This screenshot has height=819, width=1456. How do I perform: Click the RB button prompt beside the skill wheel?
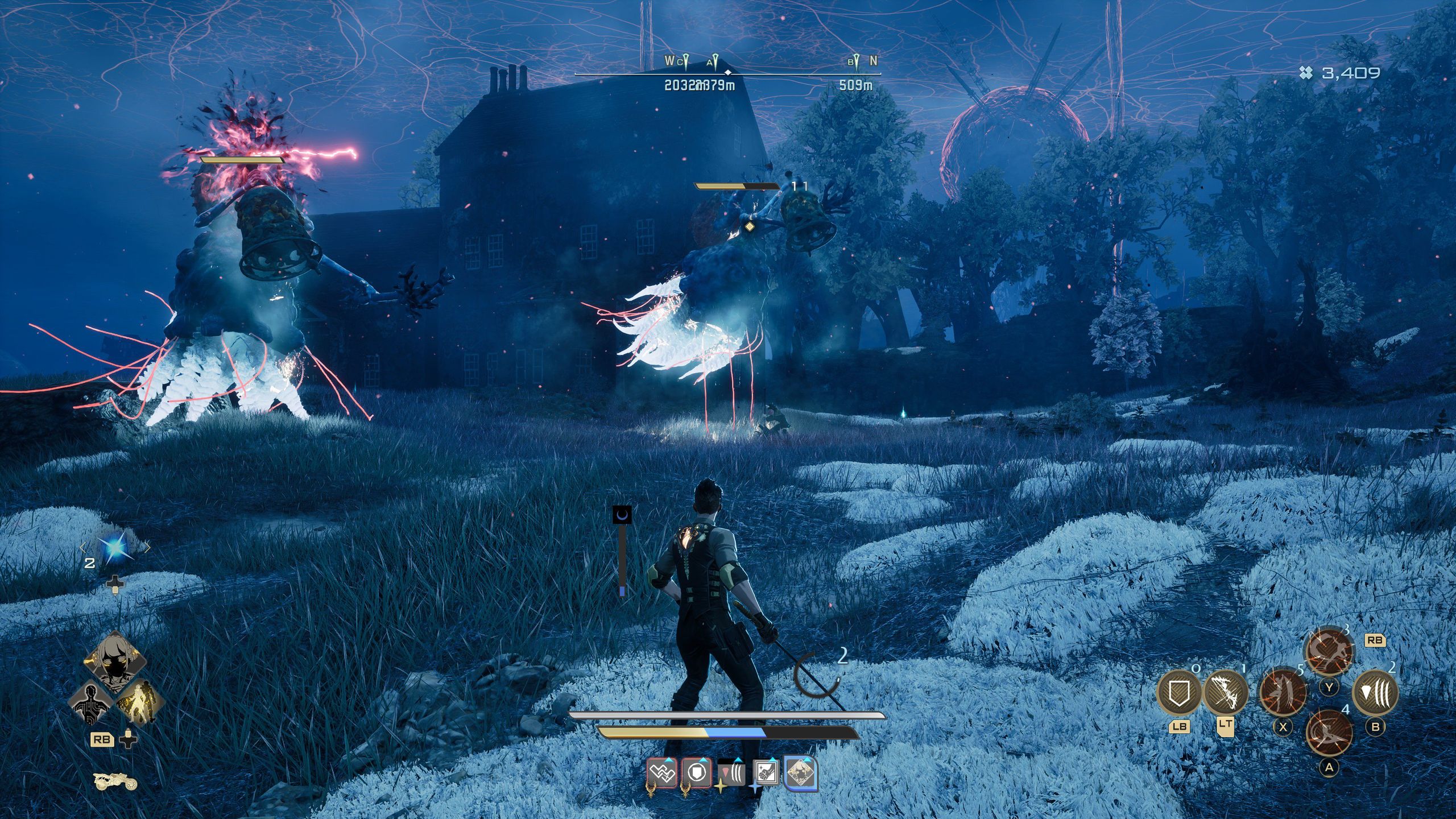pyautogui.click(x=1375, y=640)
